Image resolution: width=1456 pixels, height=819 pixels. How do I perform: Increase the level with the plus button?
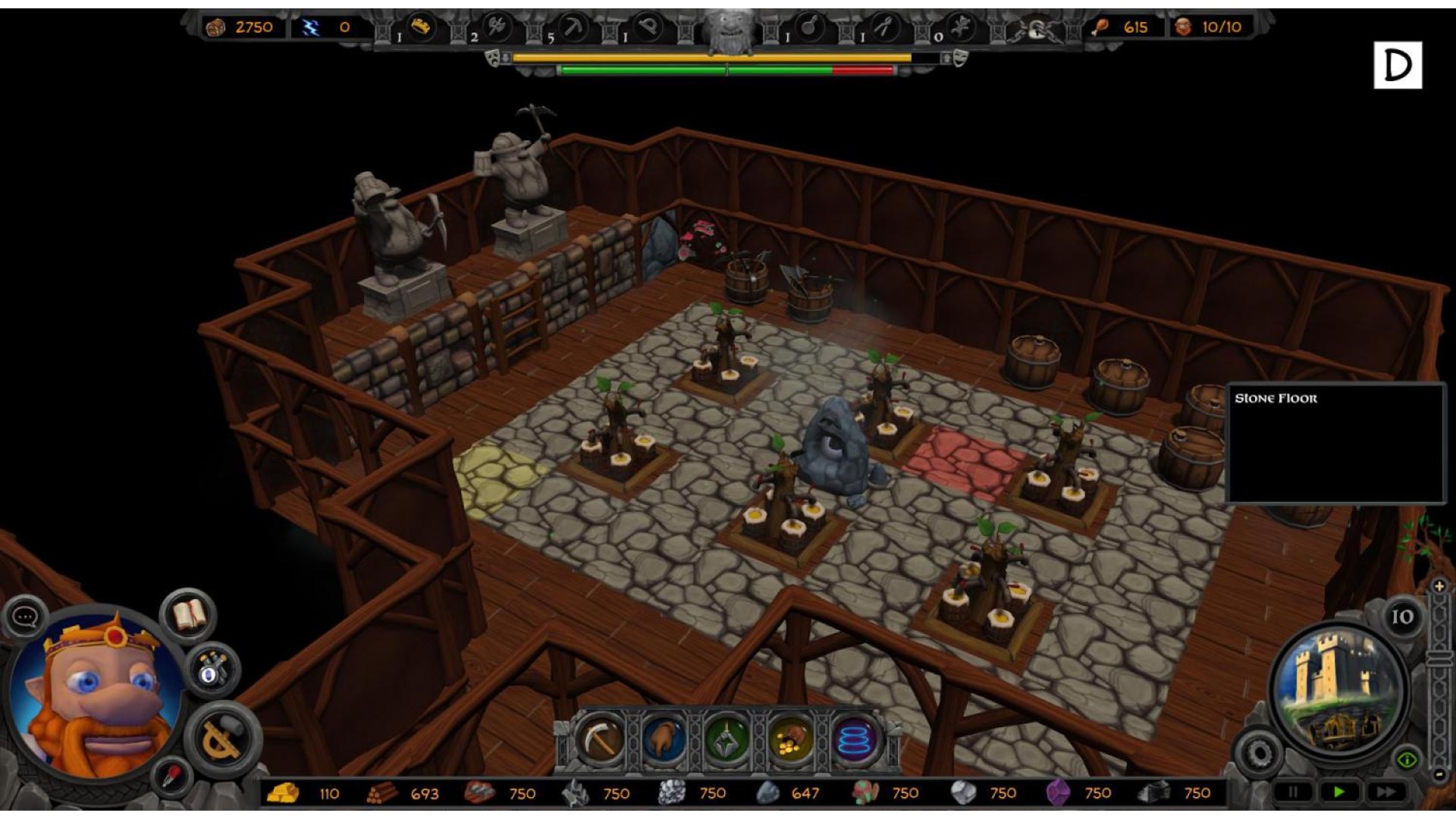point(1439,586)
